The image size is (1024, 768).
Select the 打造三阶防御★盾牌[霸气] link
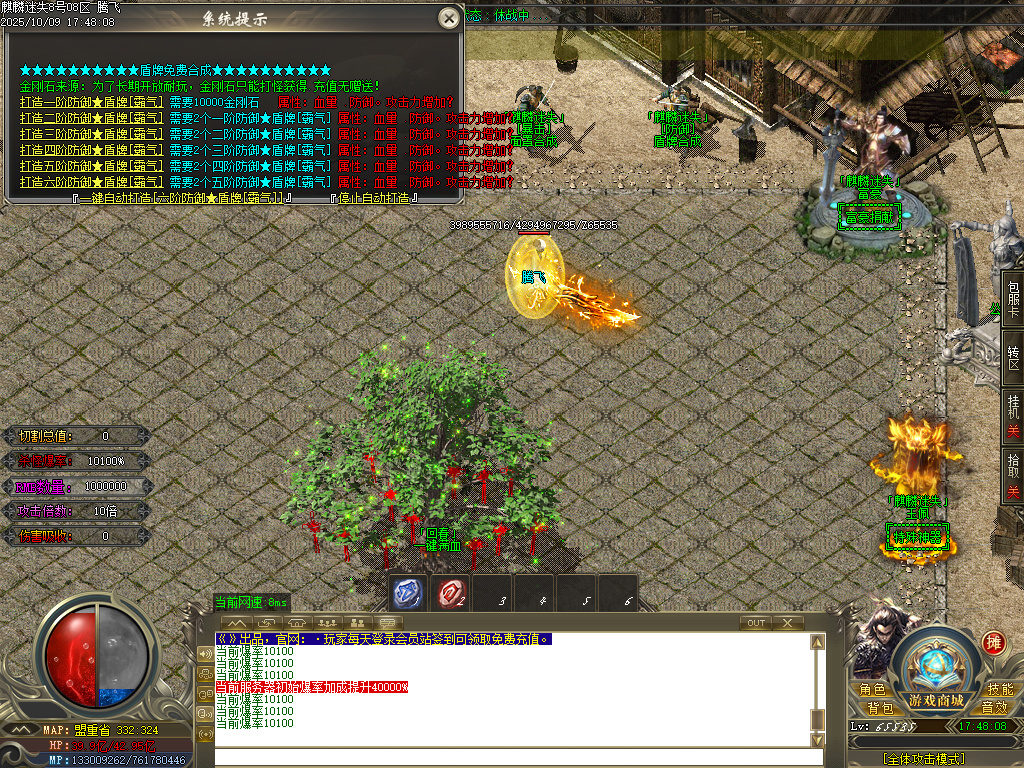click(x=91, y=134)
